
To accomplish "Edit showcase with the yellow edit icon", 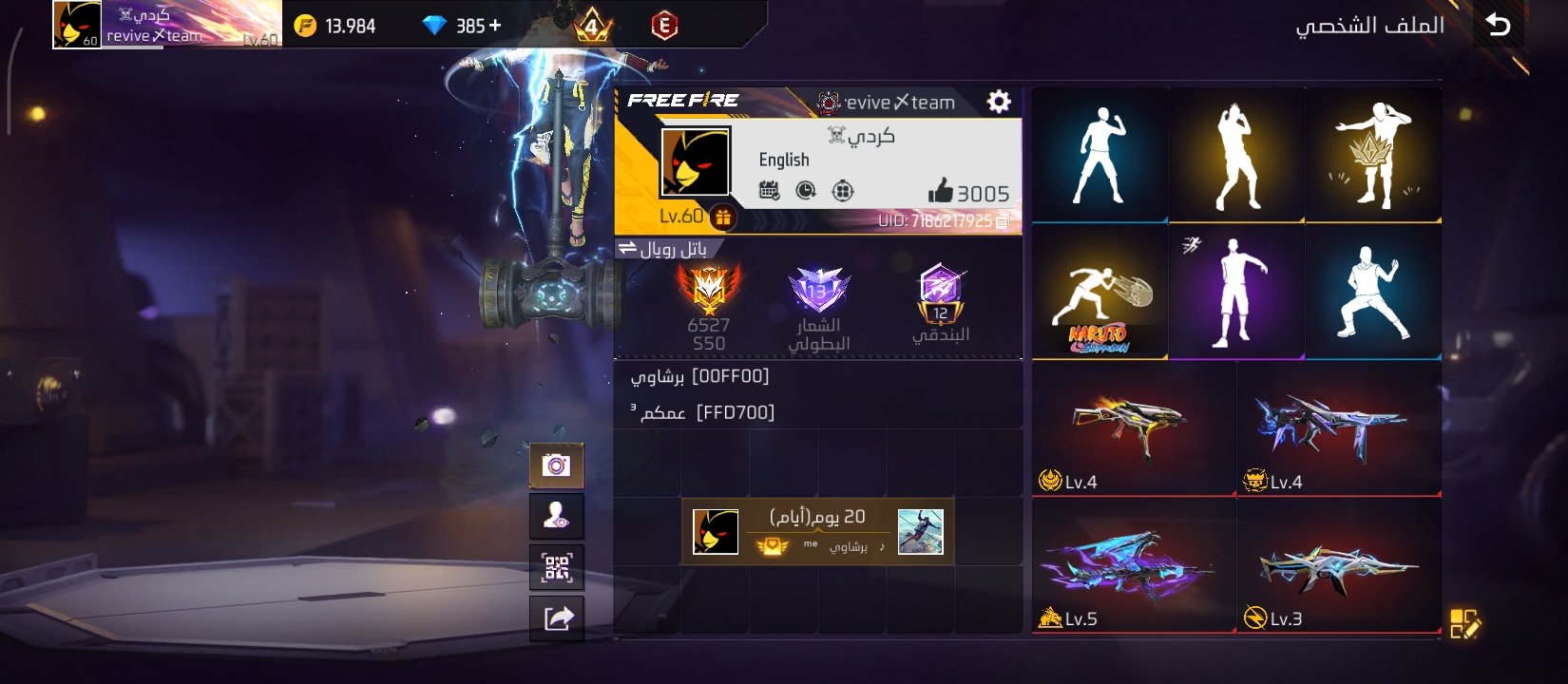I will tap(1464, 624).
